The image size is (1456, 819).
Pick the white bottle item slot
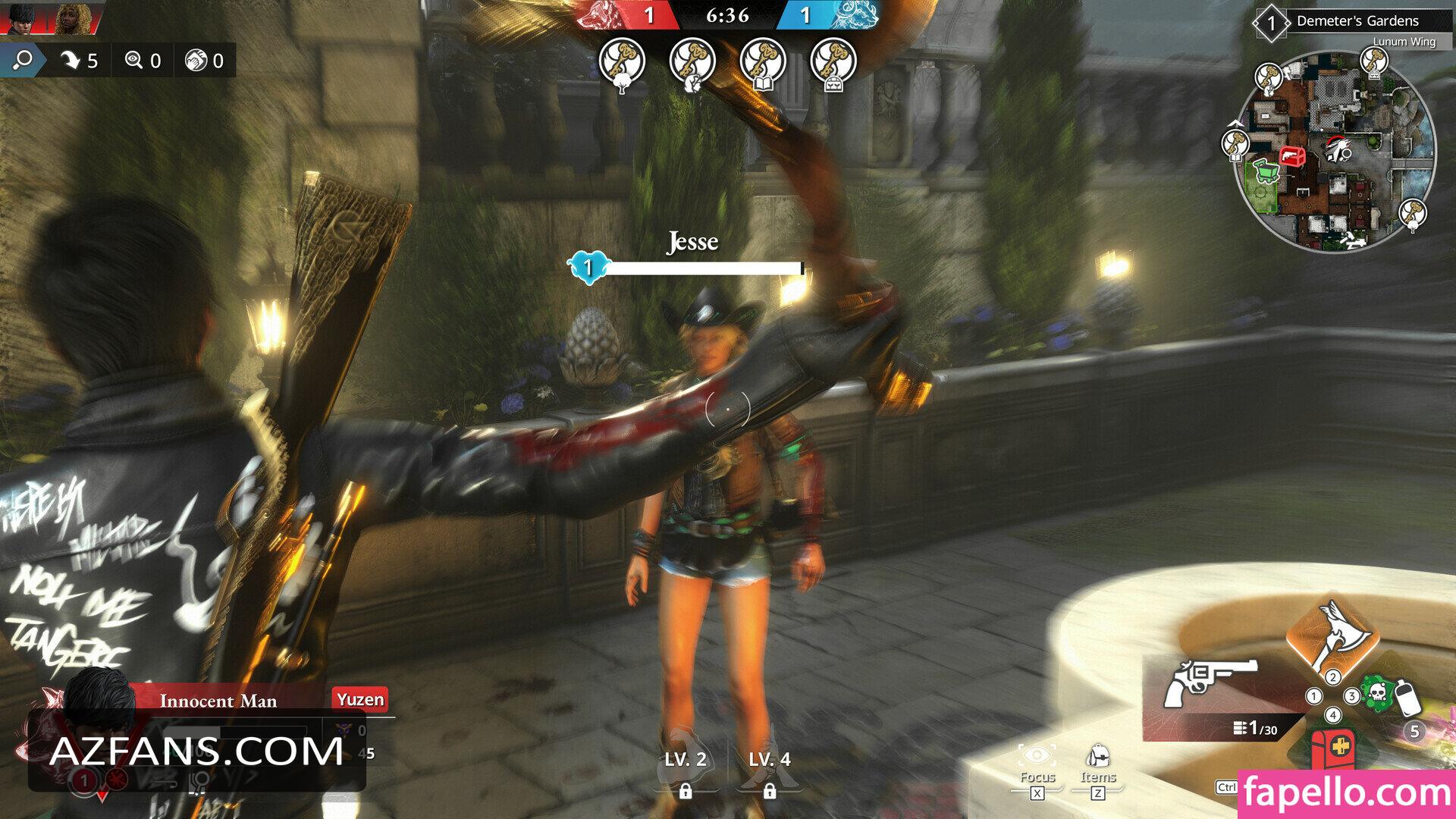pos(1407,698)
